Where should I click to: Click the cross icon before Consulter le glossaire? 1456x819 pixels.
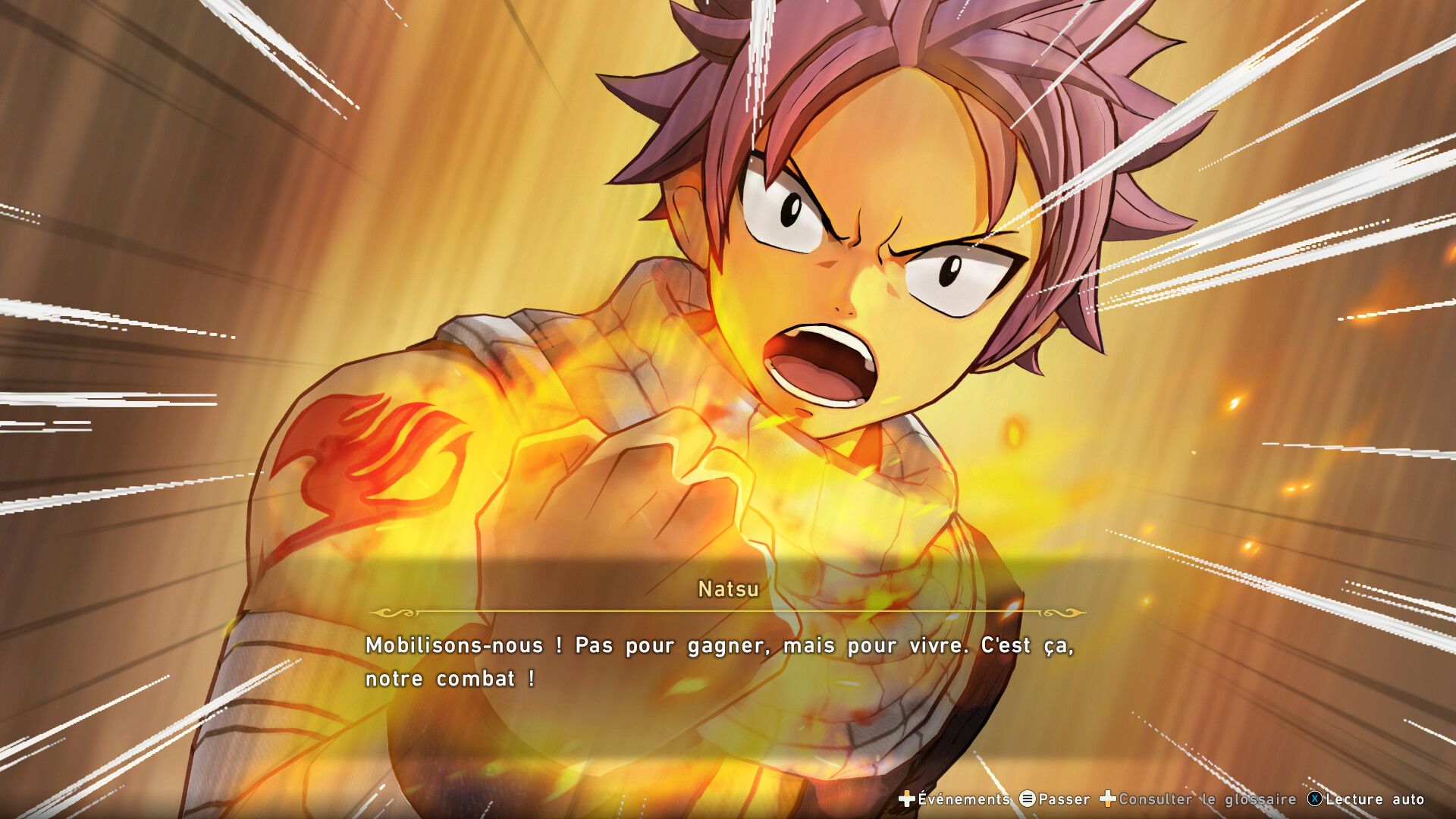1107,799
